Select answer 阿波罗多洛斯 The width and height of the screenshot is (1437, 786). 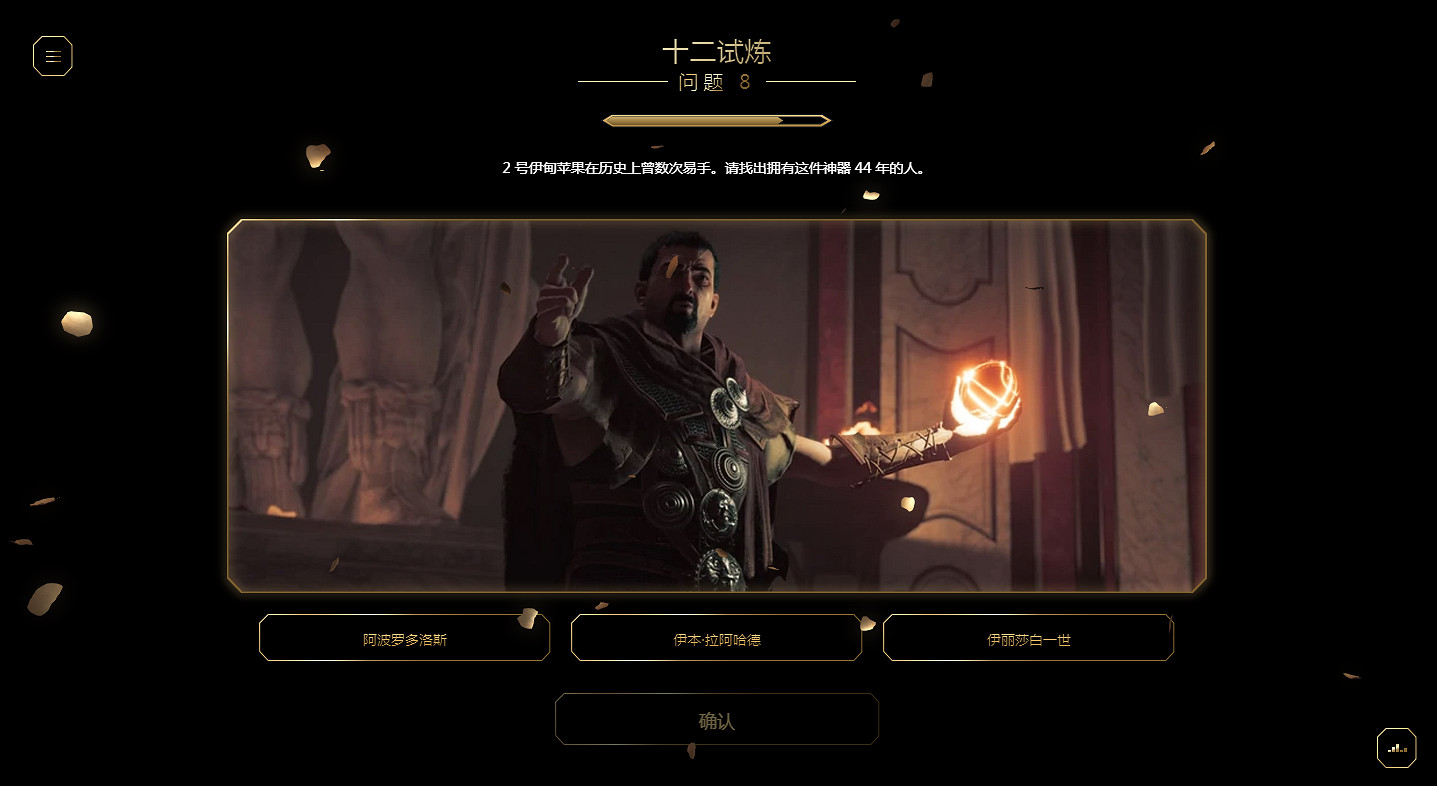click(404, 637)
